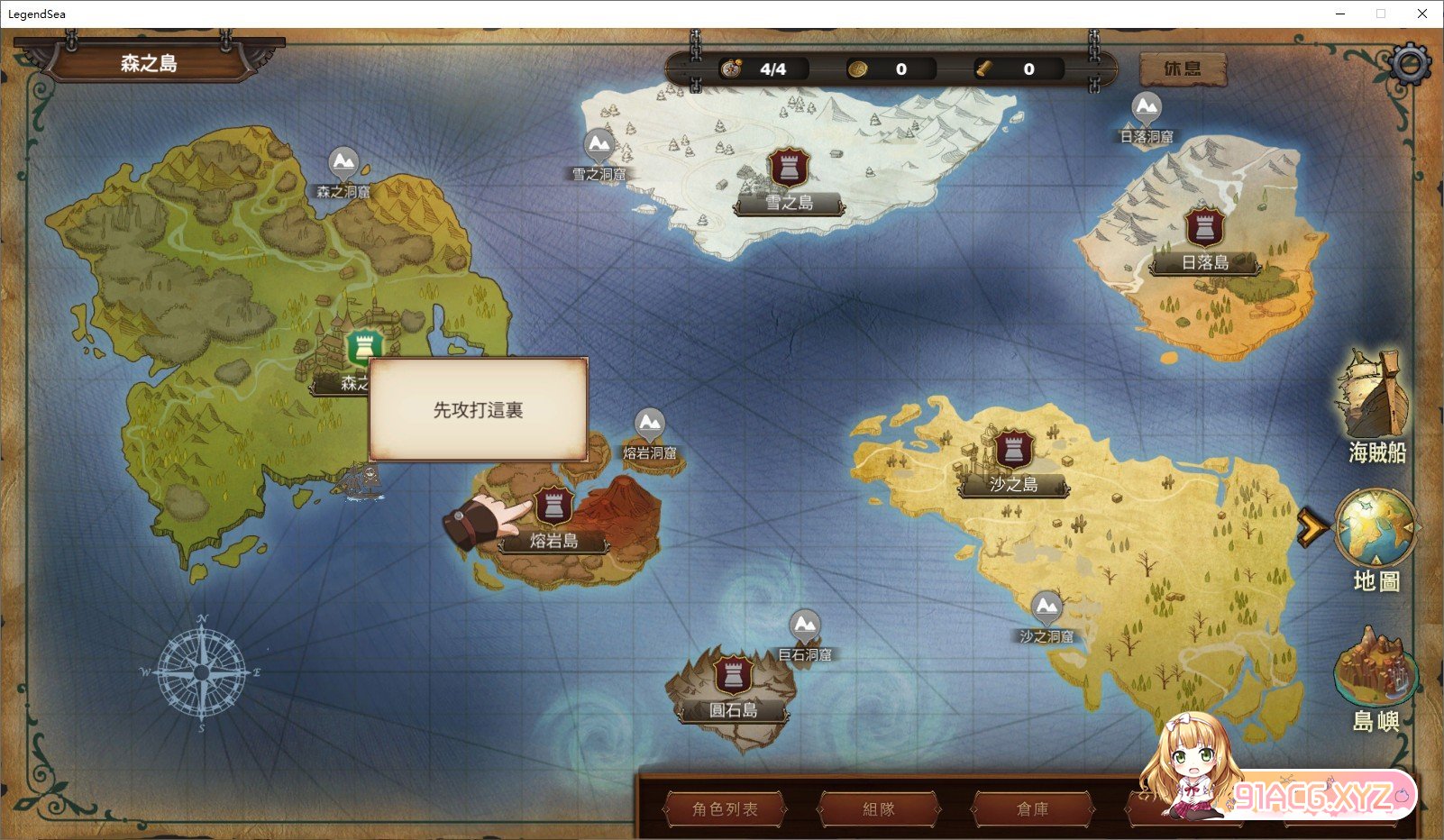
Task: Choose the 雪之洞窟 cave marker
Action: [x=599, y=146]
